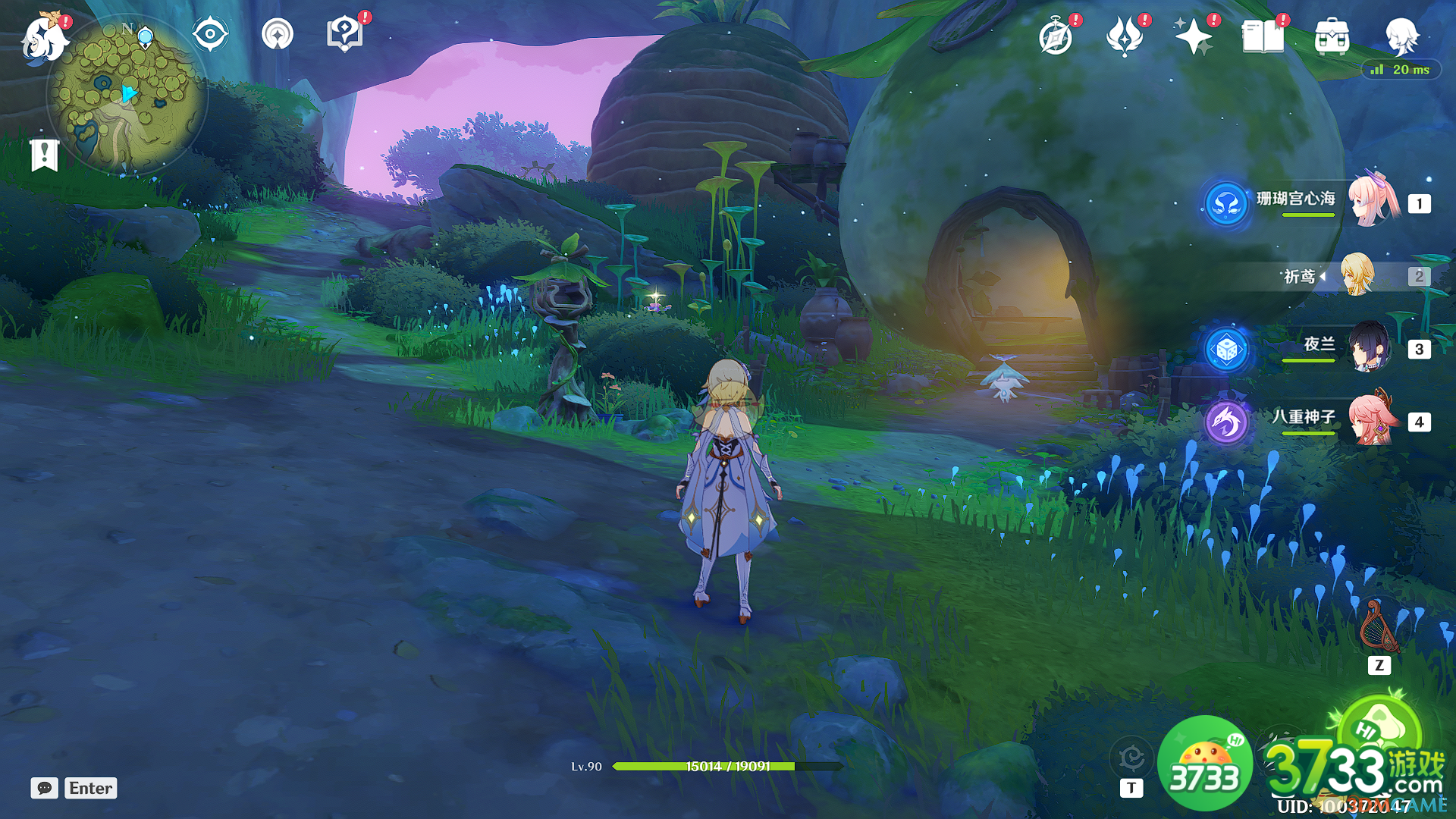1456x819 pixels.
Task: Open the wireless signal icon
Action: click(x=278, y=34)
